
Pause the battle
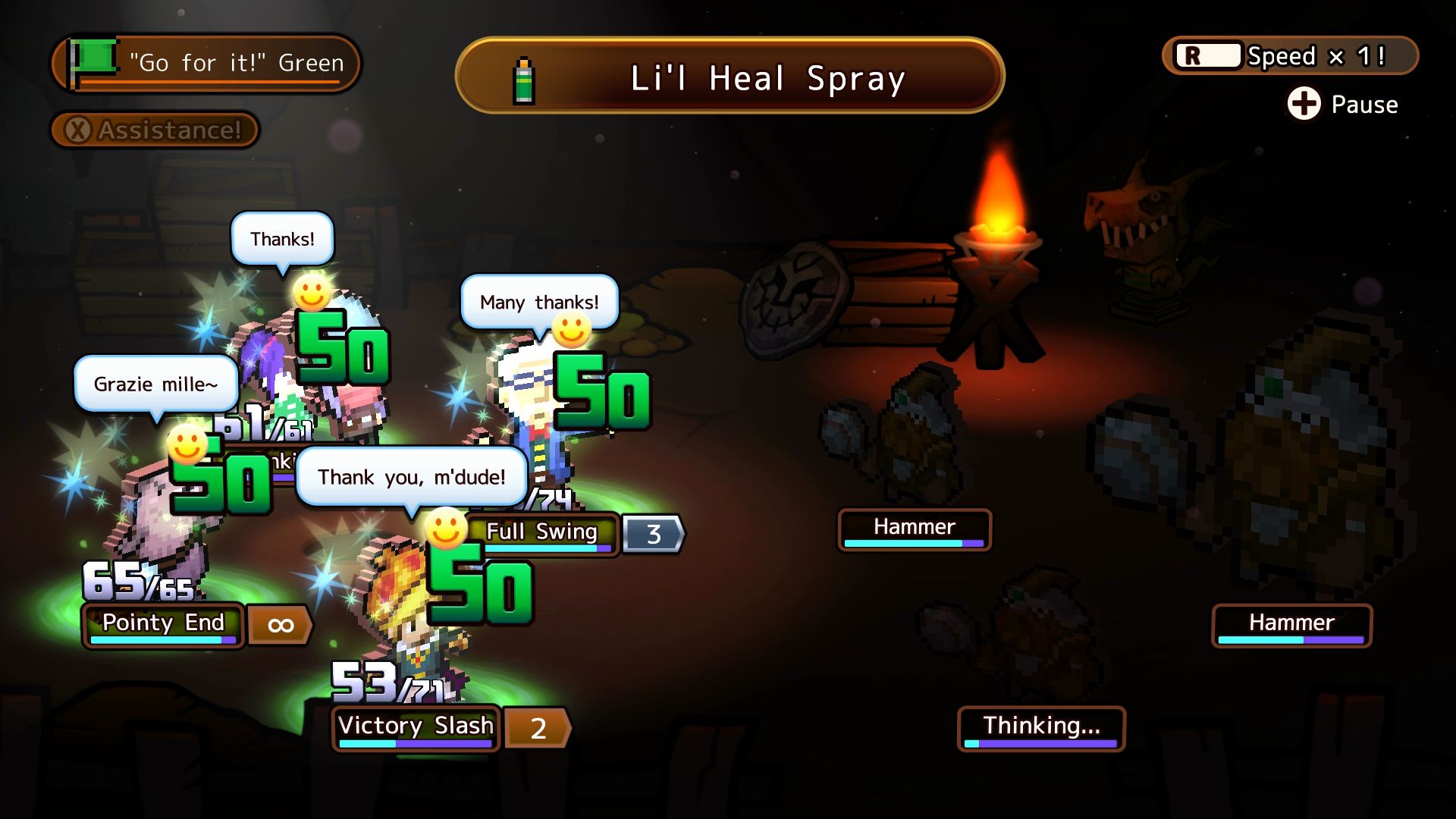[x=1342, y=104]
